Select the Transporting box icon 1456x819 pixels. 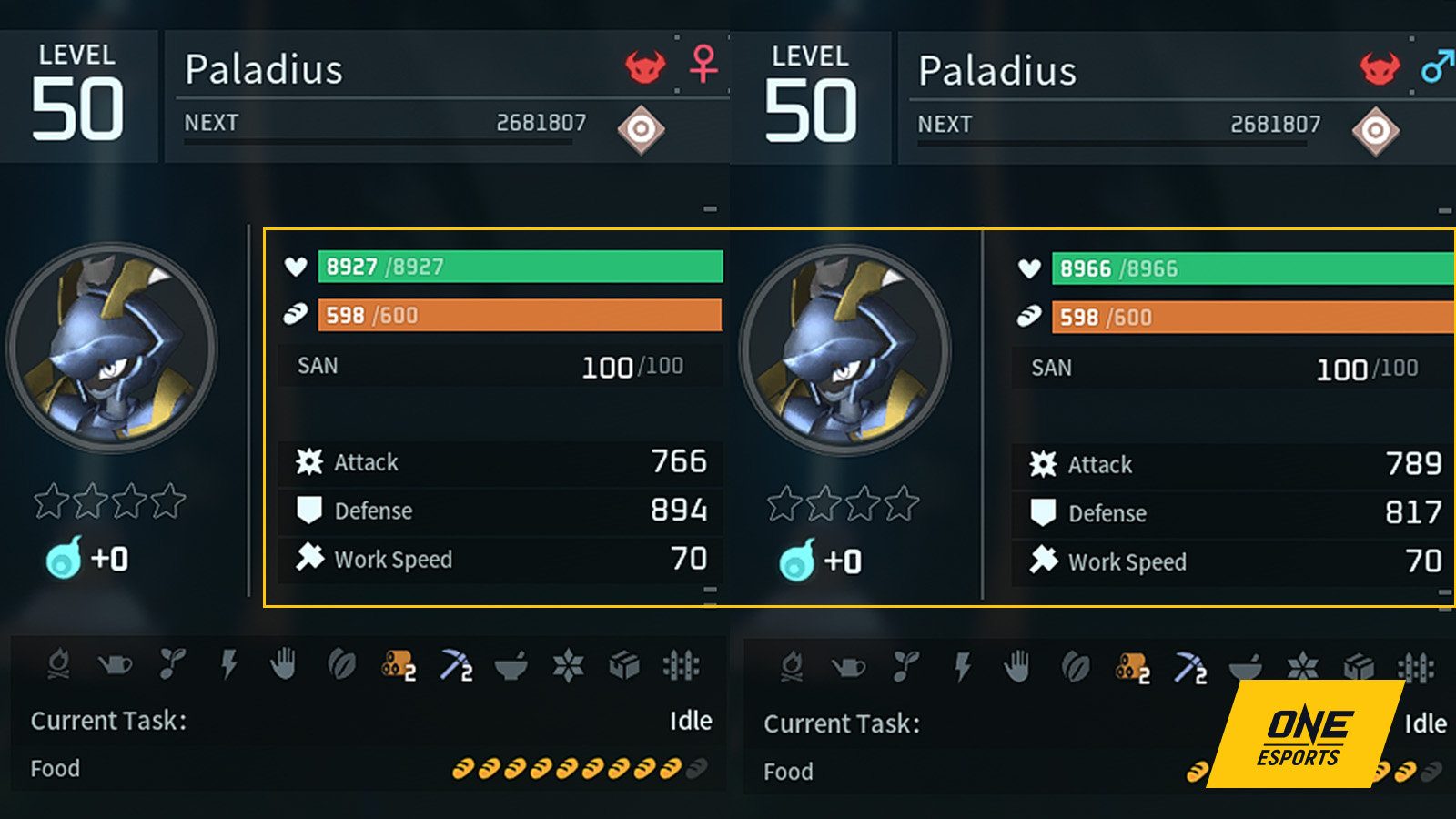click(626, 664)
